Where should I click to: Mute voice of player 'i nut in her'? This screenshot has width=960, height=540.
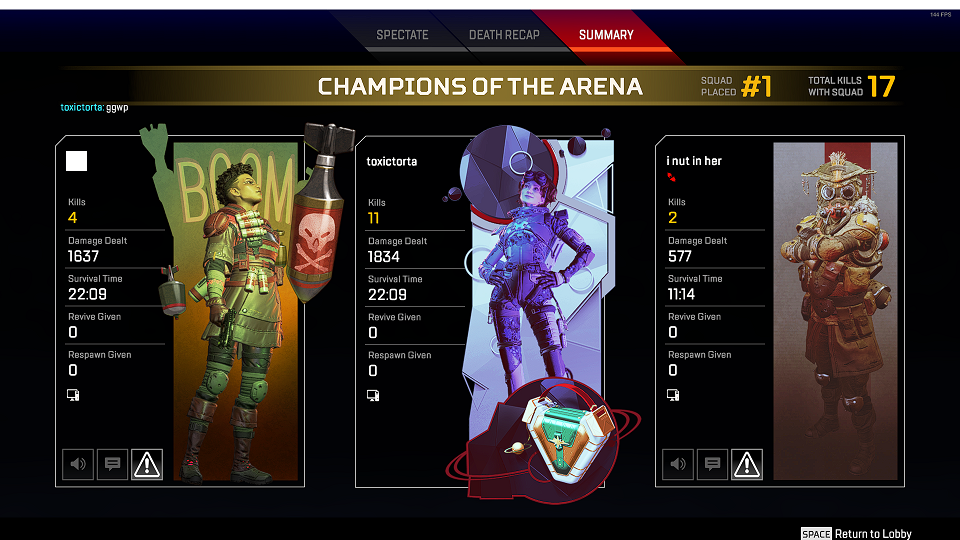pyautogui.click(x=678, y=464)
